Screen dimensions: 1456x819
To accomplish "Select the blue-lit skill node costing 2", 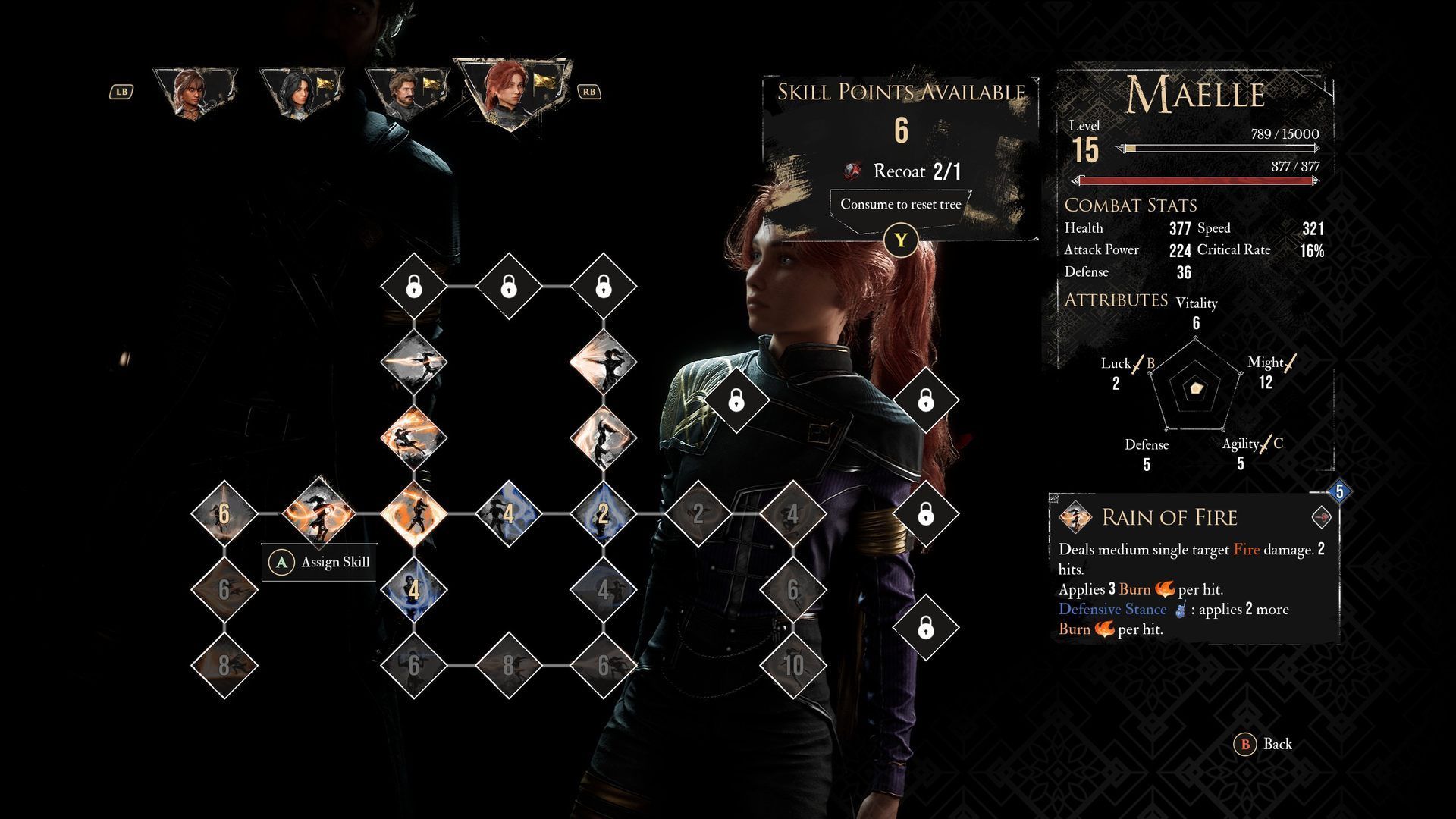I will [603, 513].
